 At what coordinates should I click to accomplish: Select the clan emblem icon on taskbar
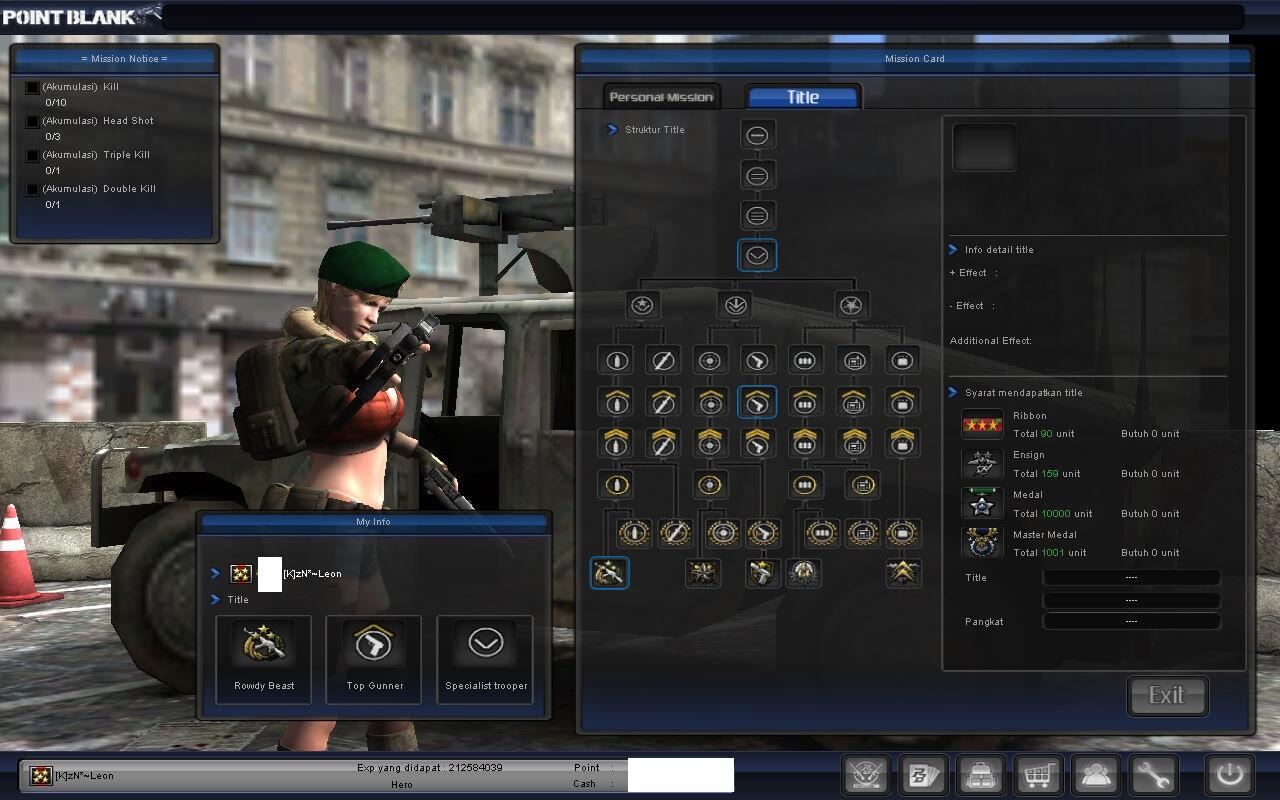(866, 775)
